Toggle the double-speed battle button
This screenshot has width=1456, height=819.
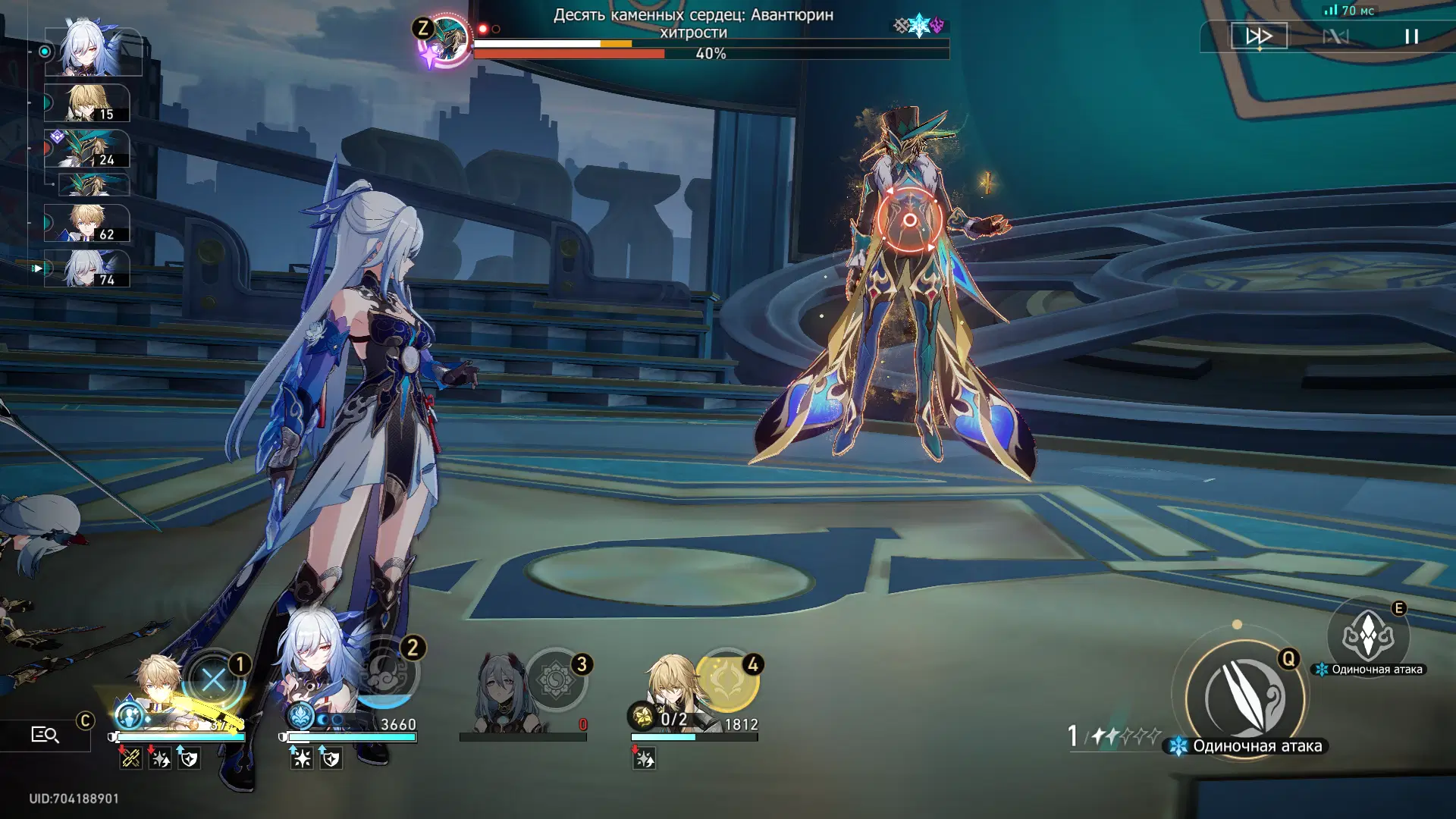(x=1259, y=36)
